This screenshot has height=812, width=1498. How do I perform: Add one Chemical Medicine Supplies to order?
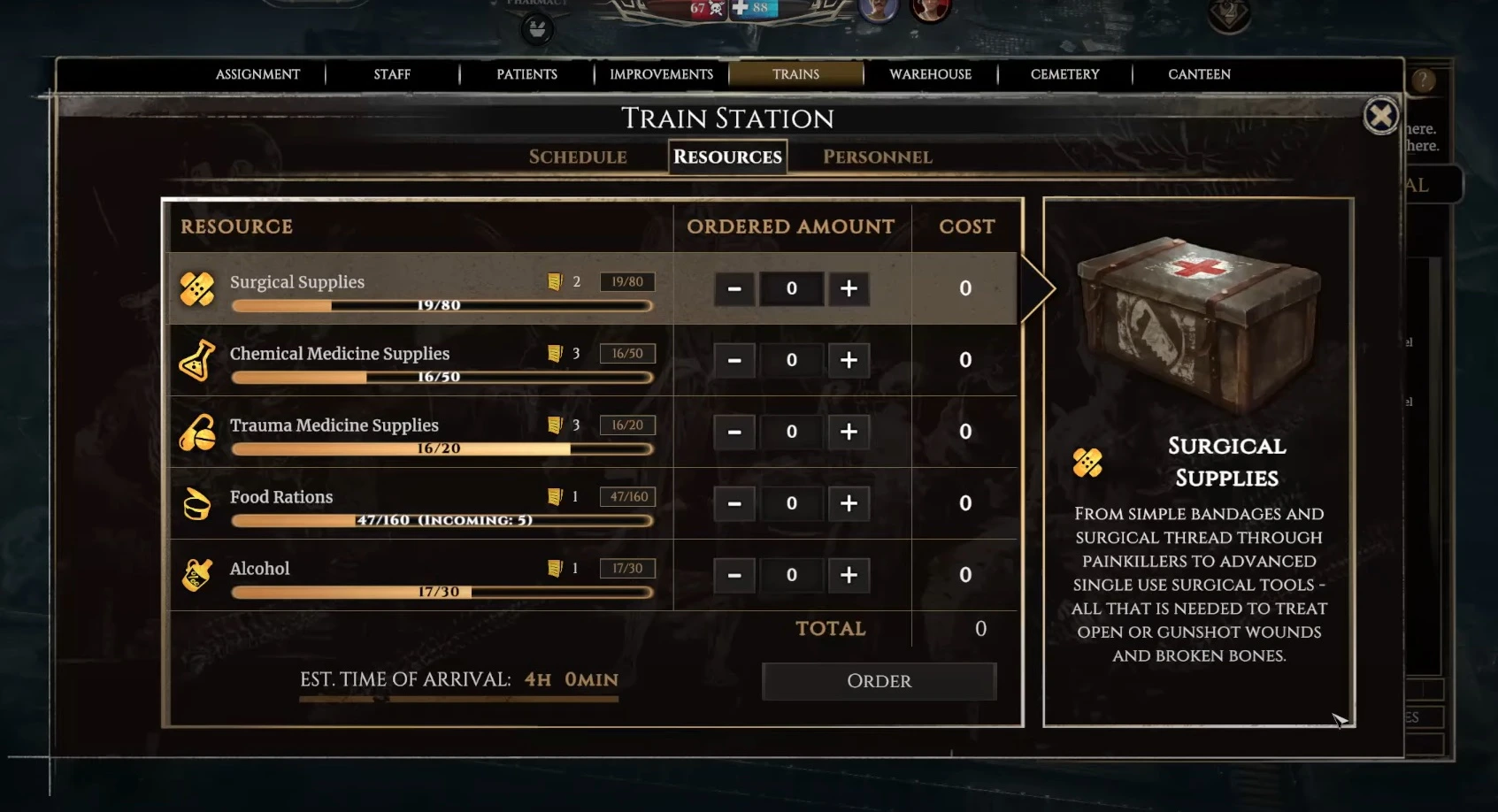tap(849, 360)
